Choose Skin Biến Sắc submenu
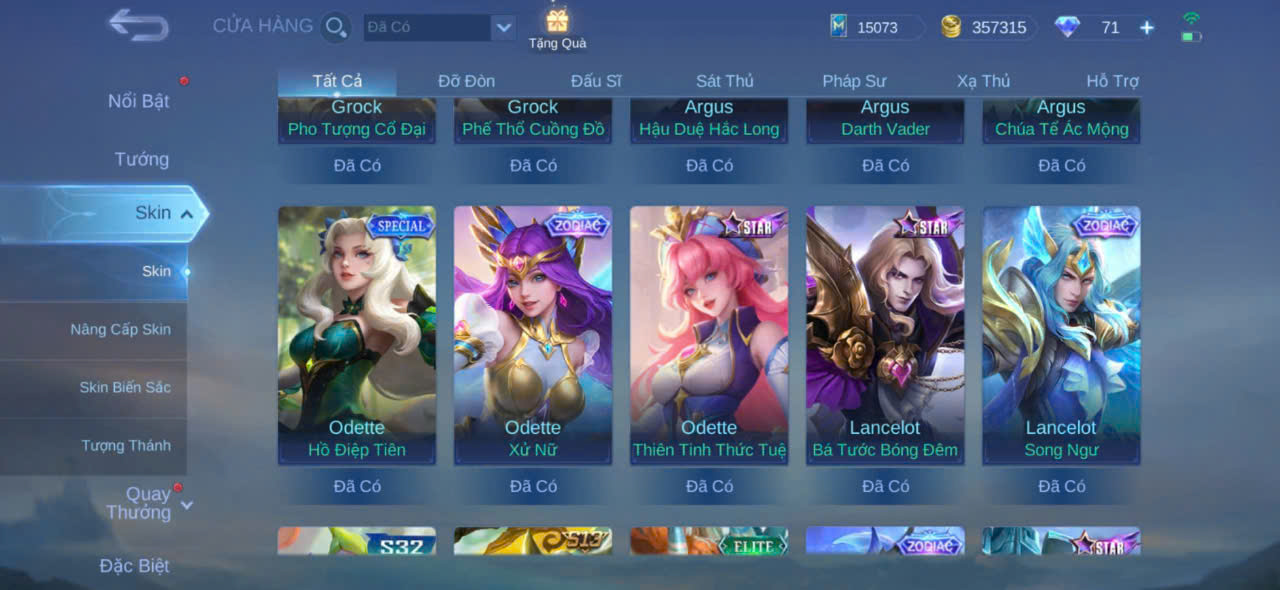Screen dimensions: 1280x590 point(125,387)
